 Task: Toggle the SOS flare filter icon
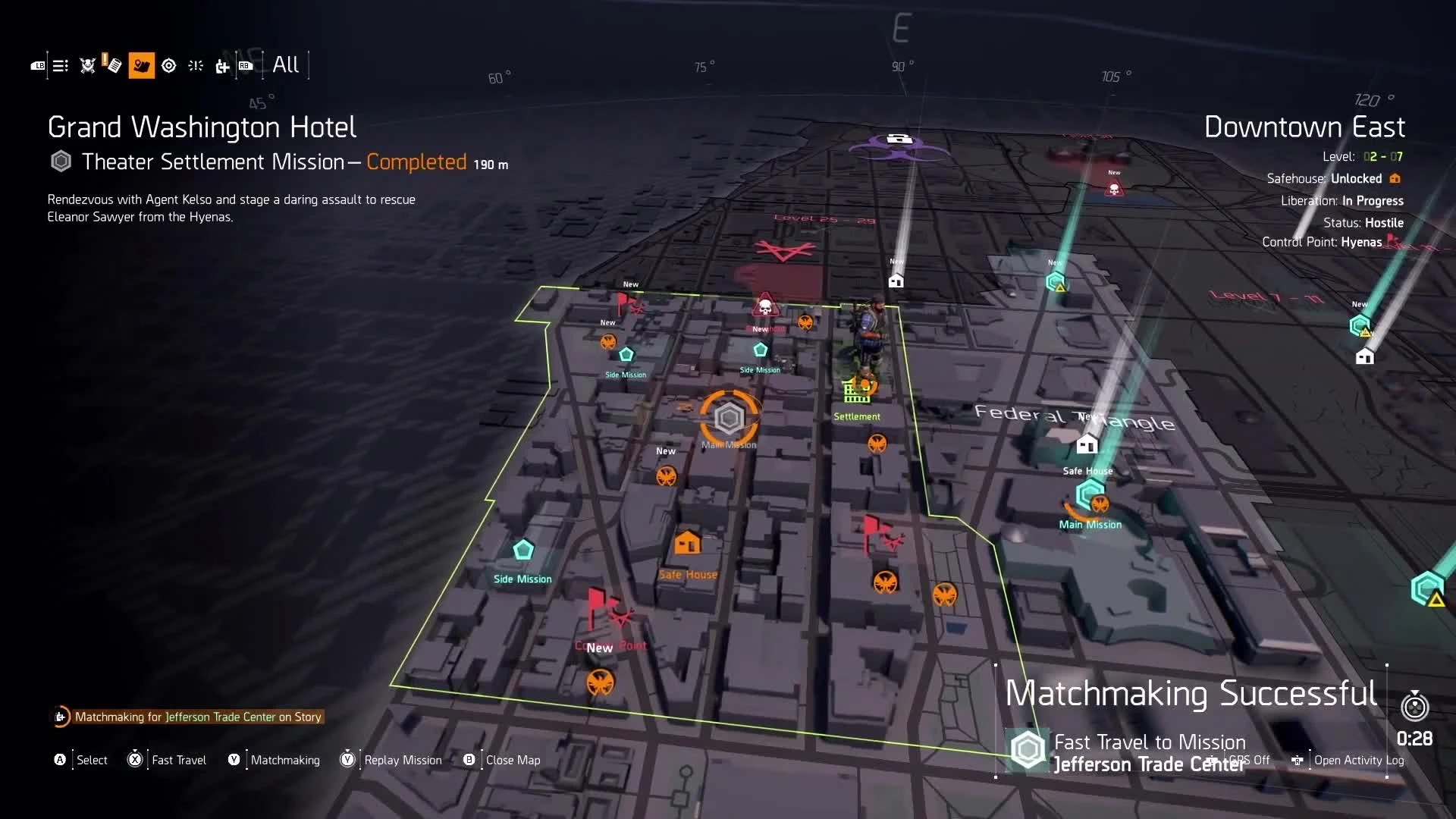click(195, 66)
